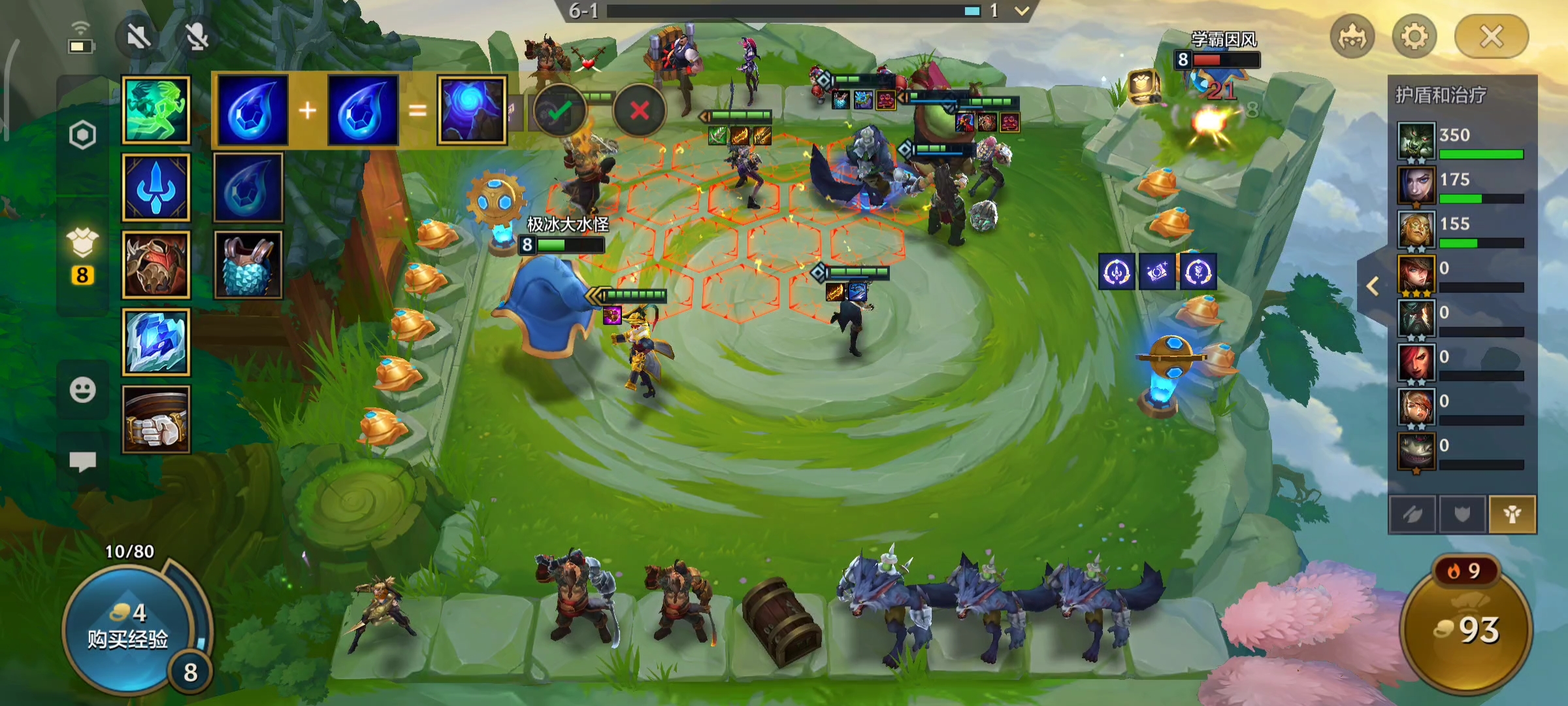Open the chat bubble panel
1568x706 pixels.
click(x=82, y=462)
